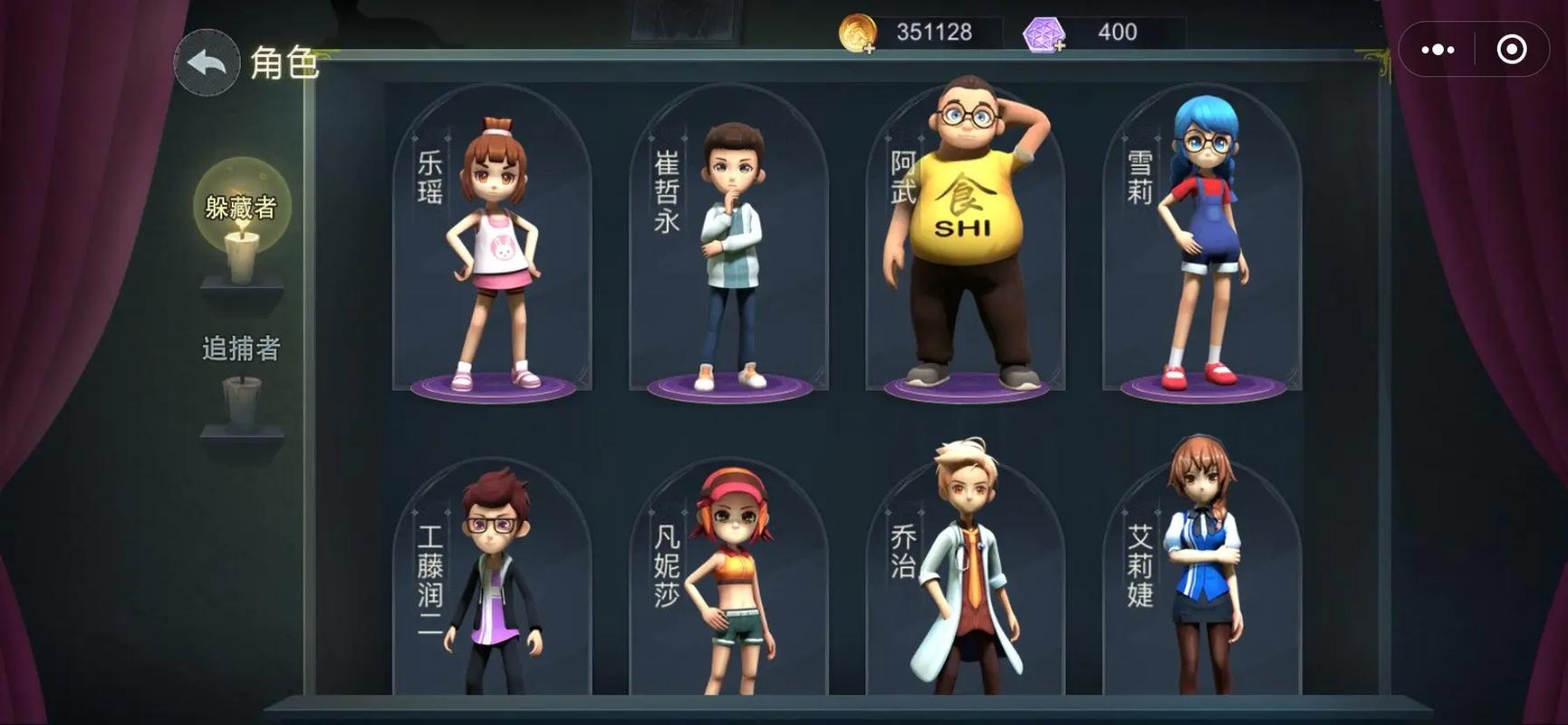Switch to the 追捕者 (Chaser) tab
Image resolution: width=1568 pixels, height=725 pixels.
pyautogui.click(x=241, y=347)
